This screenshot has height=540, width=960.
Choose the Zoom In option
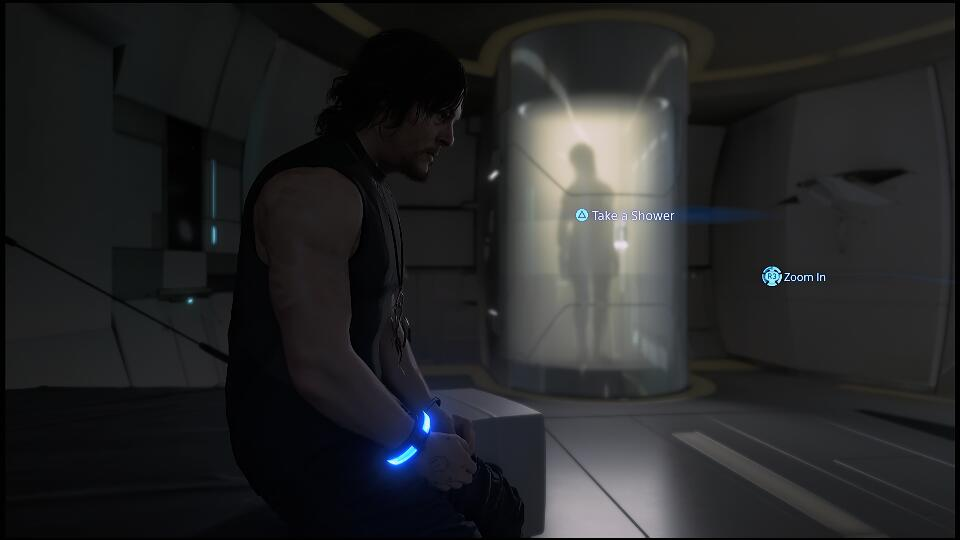coord(796,277)
